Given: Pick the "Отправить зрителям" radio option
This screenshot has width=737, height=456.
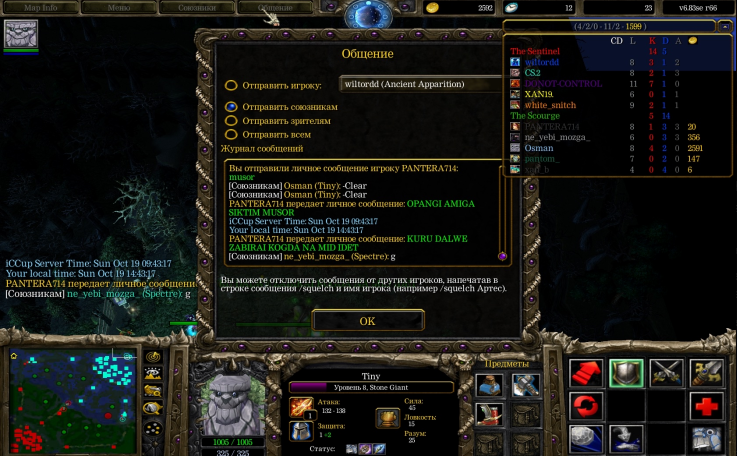Looking at the screenshot, I should 231,120.
